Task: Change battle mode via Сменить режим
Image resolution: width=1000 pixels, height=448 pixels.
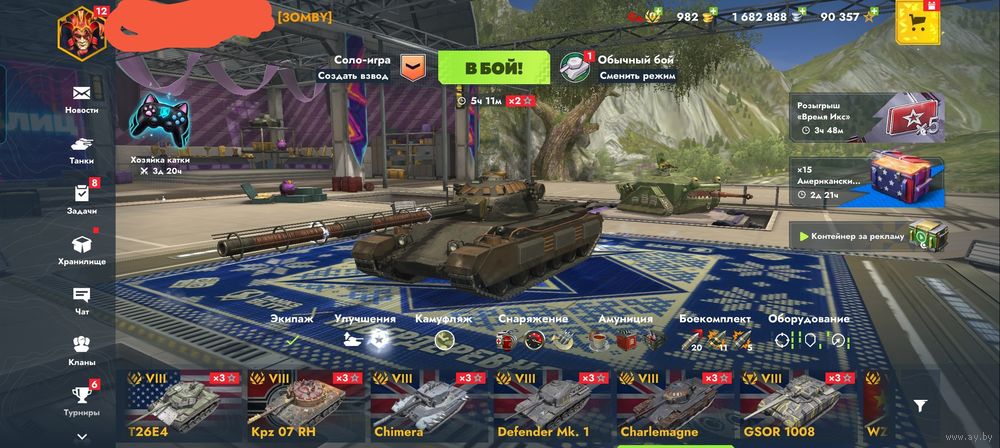Action: click(637, 75)
